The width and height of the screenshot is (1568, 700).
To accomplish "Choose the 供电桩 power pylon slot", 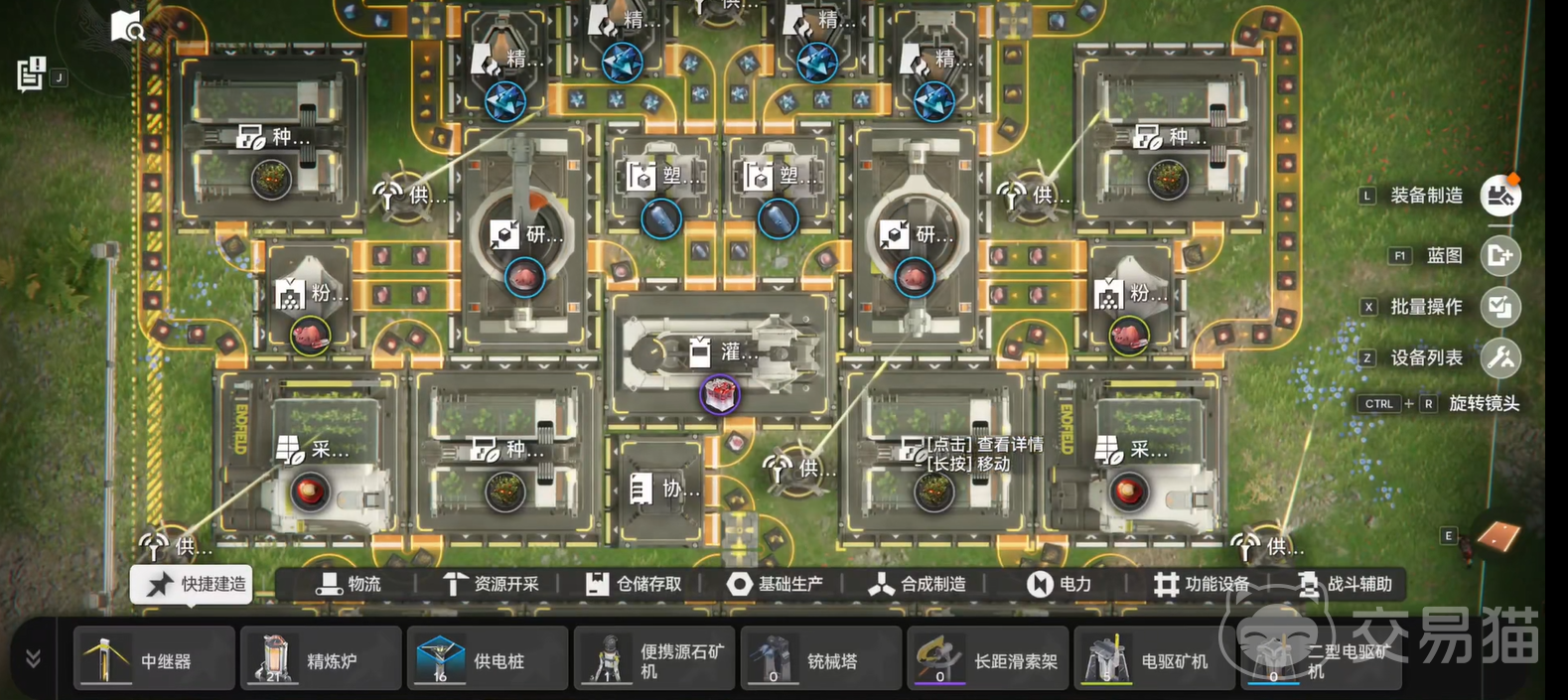I will click(x=488, y=658).
